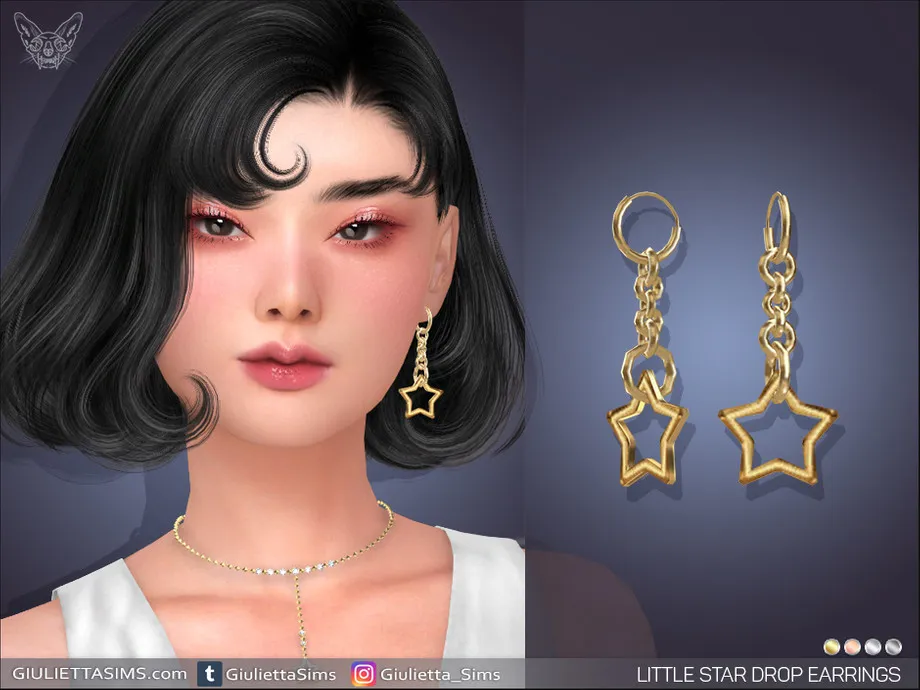Open the Instagram logo icon
The height and width of the screenshot is (690, 920).
(363, 674)
